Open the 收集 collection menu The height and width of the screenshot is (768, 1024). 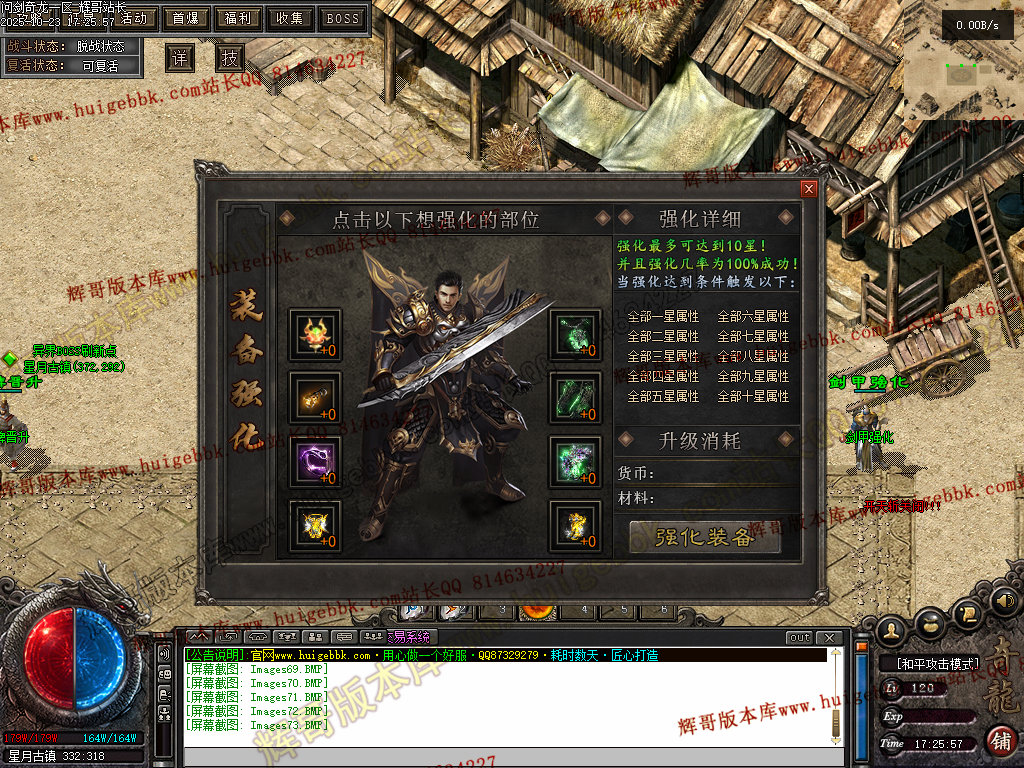290,18
